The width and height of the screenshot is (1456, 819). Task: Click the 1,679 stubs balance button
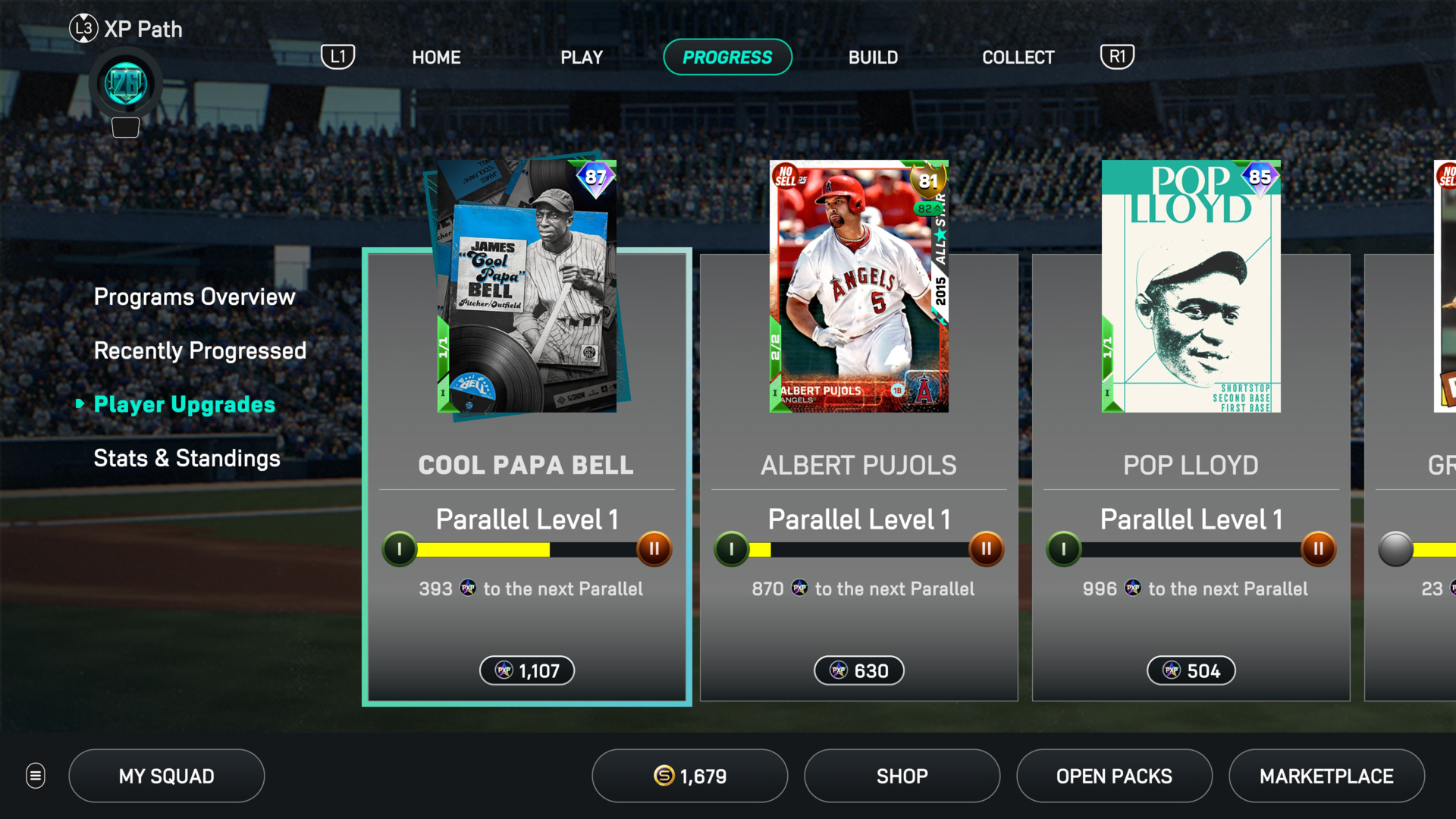pos(689,776)
